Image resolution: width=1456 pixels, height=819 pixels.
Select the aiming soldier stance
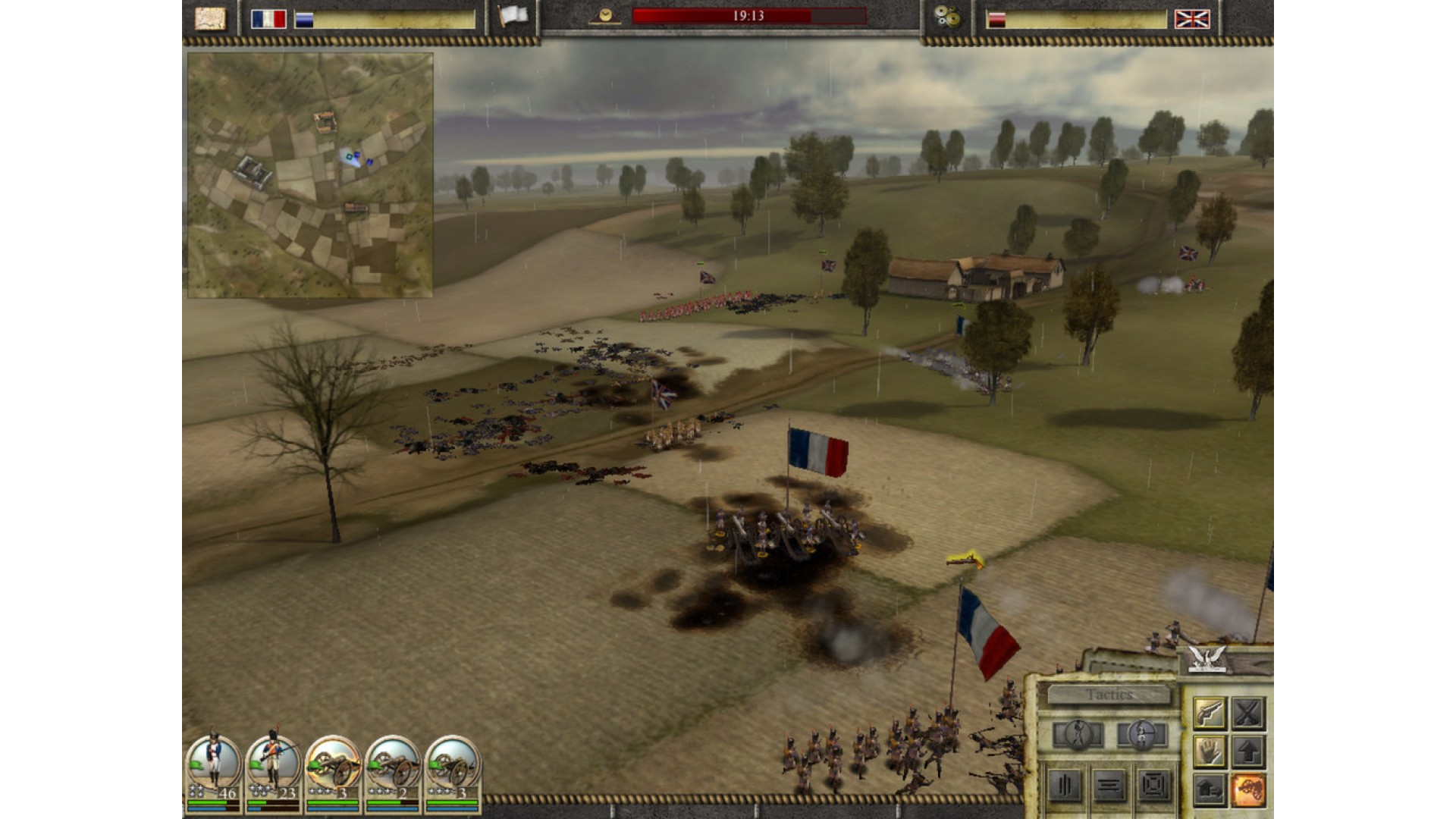1141,734
